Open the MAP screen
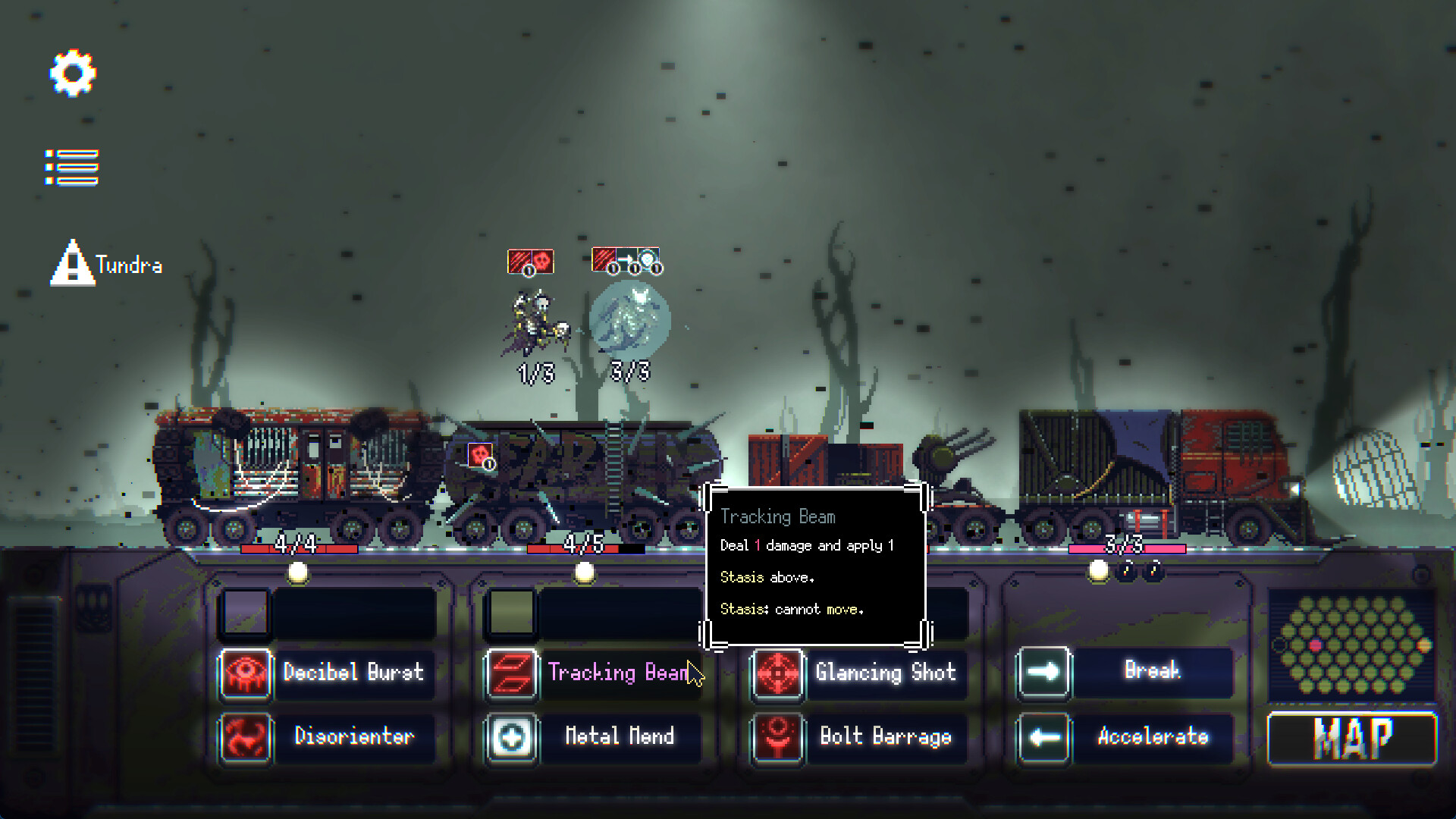 point(1351,739)
